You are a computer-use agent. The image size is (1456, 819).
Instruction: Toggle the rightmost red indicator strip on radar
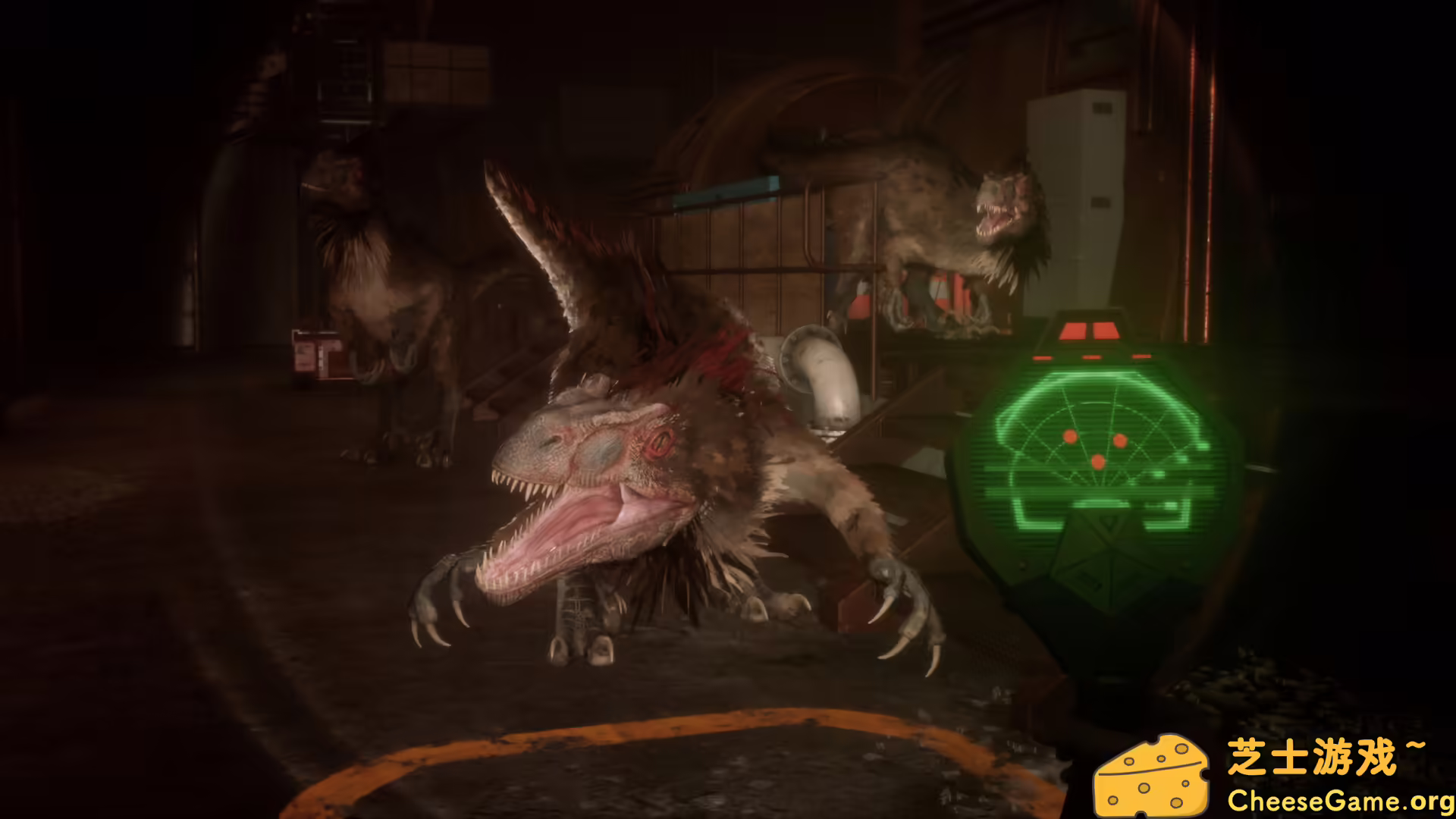[x=1142, y=356]
